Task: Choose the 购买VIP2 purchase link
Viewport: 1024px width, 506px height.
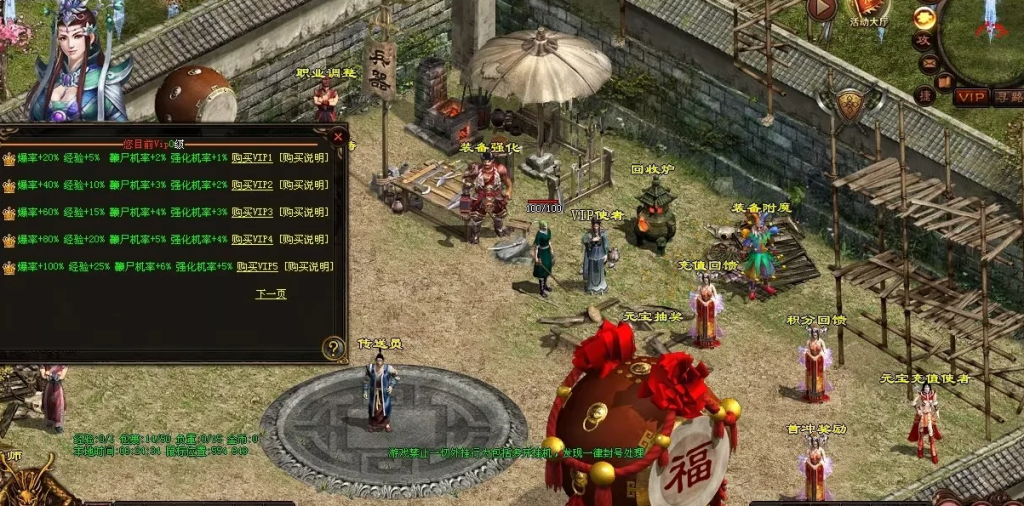Action: click(x=252, y=185)
